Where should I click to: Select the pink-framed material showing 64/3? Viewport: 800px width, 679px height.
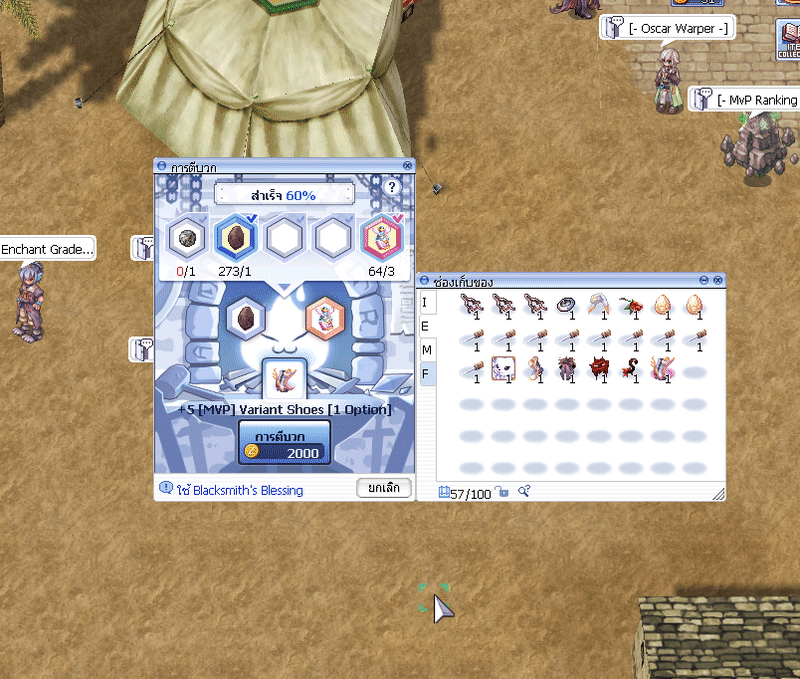coord(381,238)
